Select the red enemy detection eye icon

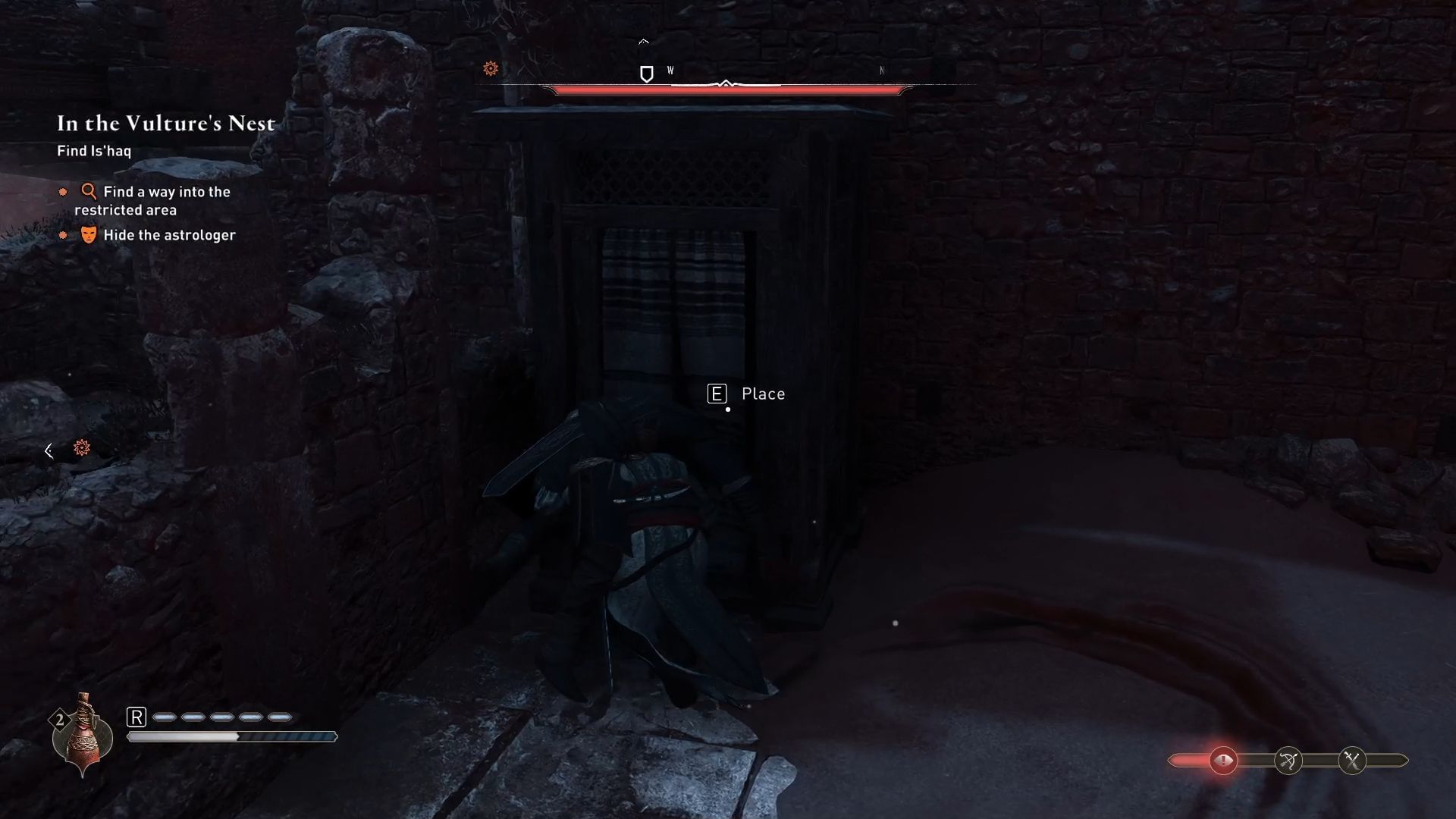coord(1224,761)
